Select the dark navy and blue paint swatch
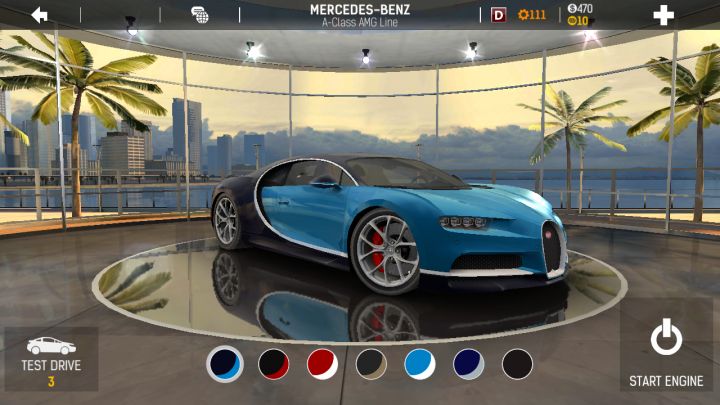The width and height of the screenshot is (720, 405). (225, 364)
